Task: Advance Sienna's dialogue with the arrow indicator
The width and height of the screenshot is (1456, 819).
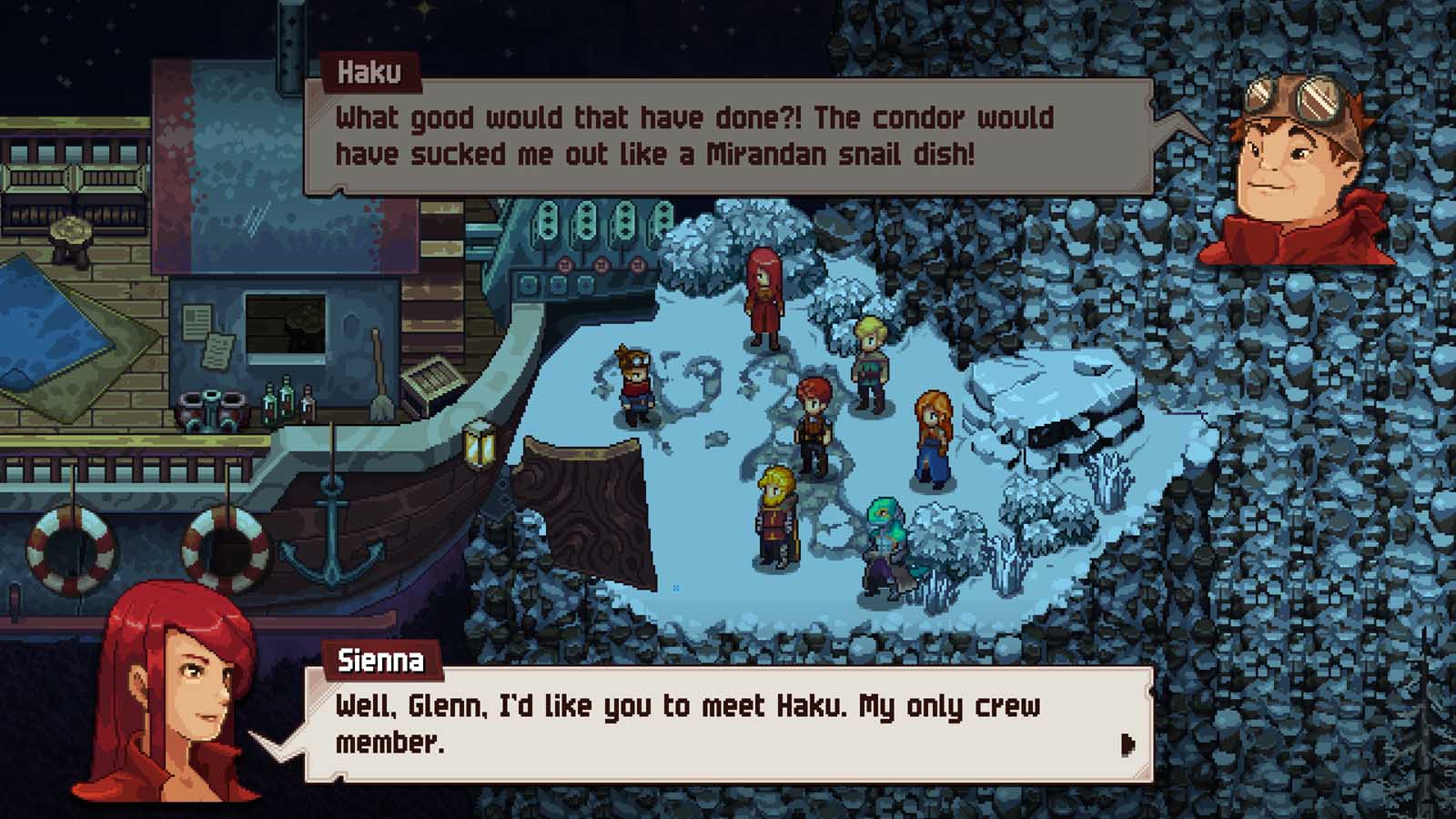Action: tap(1128, 745)
